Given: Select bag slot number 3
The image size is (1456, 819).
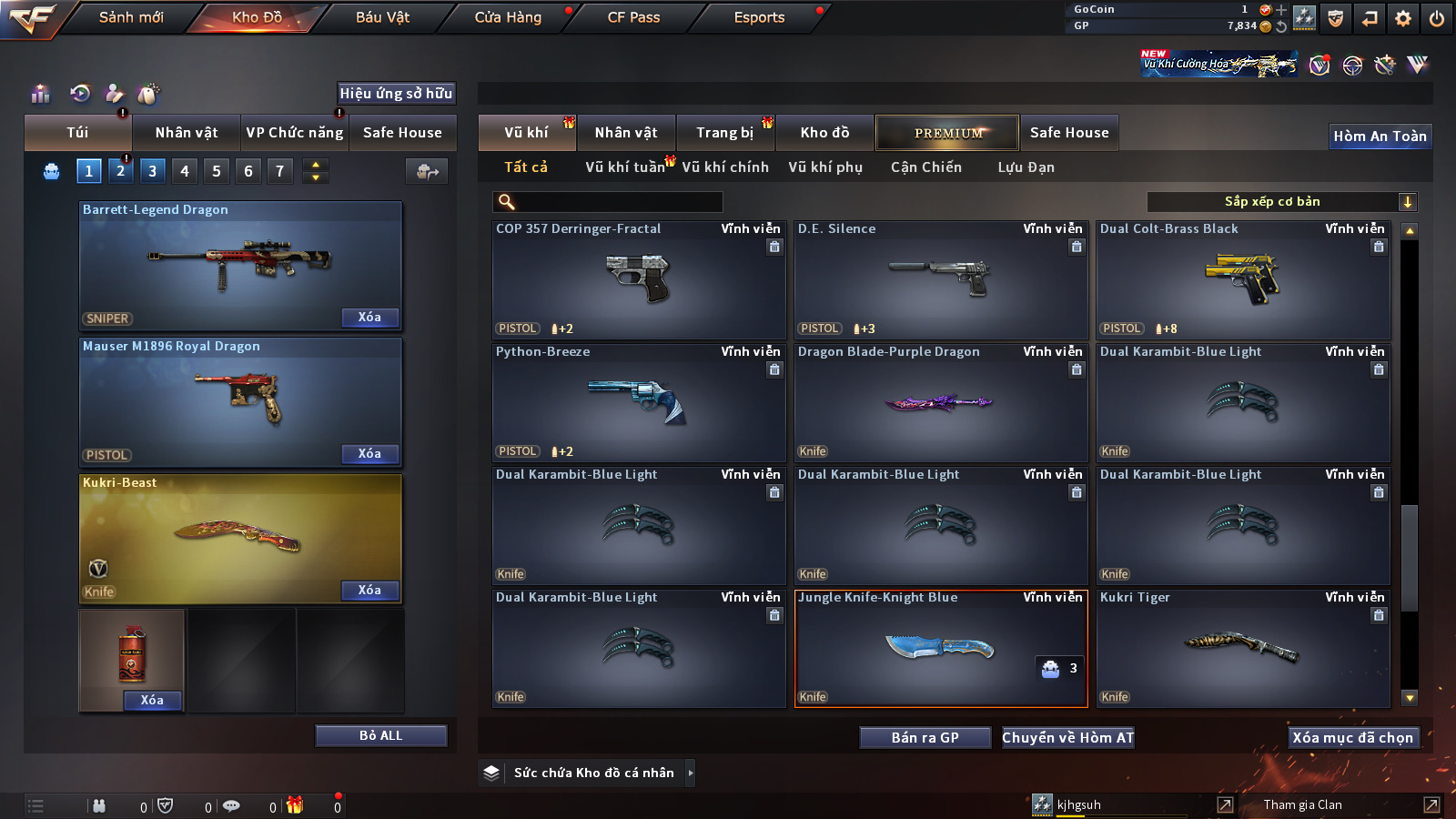Looking at the screenshot, I should (152, 171).
